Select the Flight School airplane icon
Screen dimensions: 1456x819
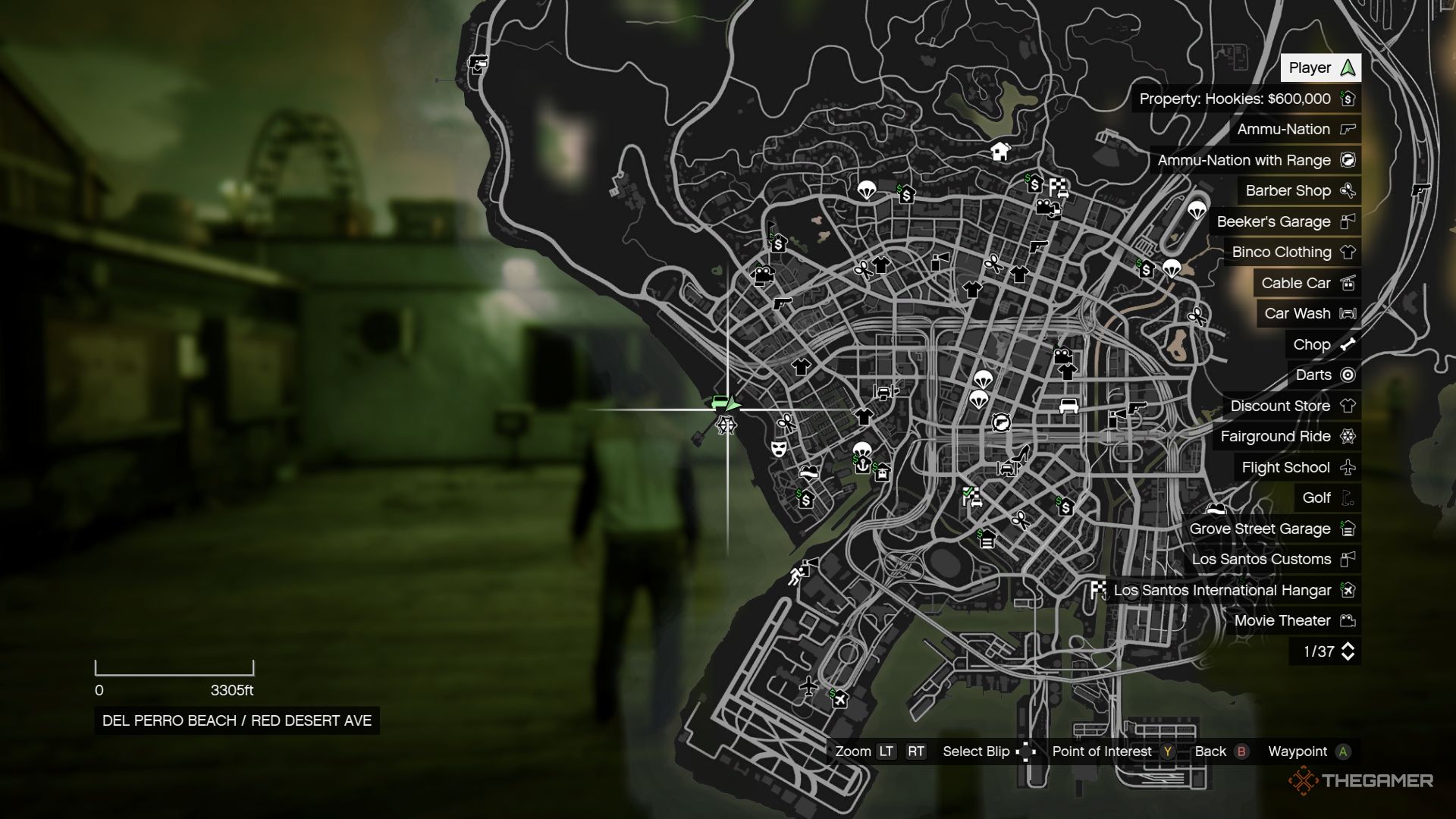pyautogui.click(x=1349, y=467)
